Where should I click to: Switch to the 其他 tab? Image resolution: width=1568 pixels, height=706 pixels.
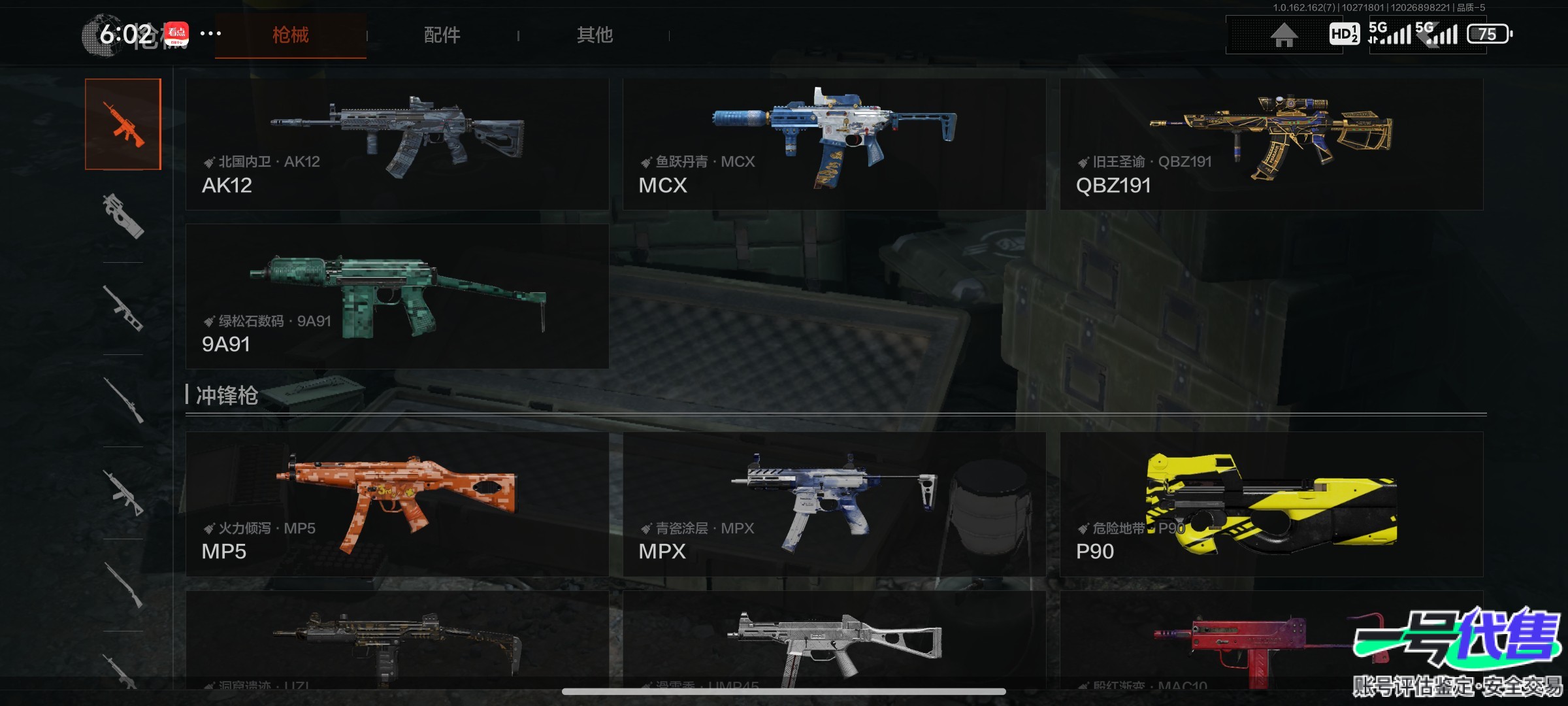point(595,35)
